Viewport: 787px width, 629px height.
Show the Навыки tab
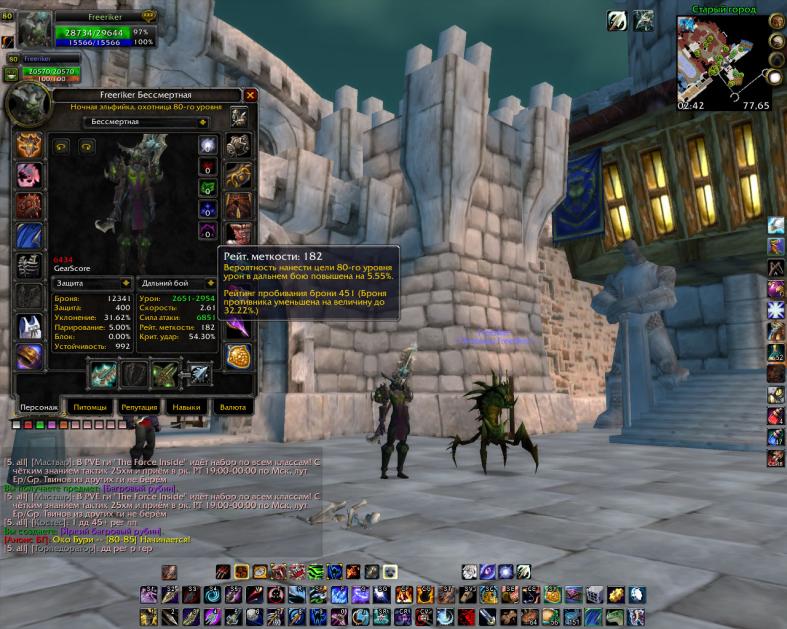click(x=186, y=408)
